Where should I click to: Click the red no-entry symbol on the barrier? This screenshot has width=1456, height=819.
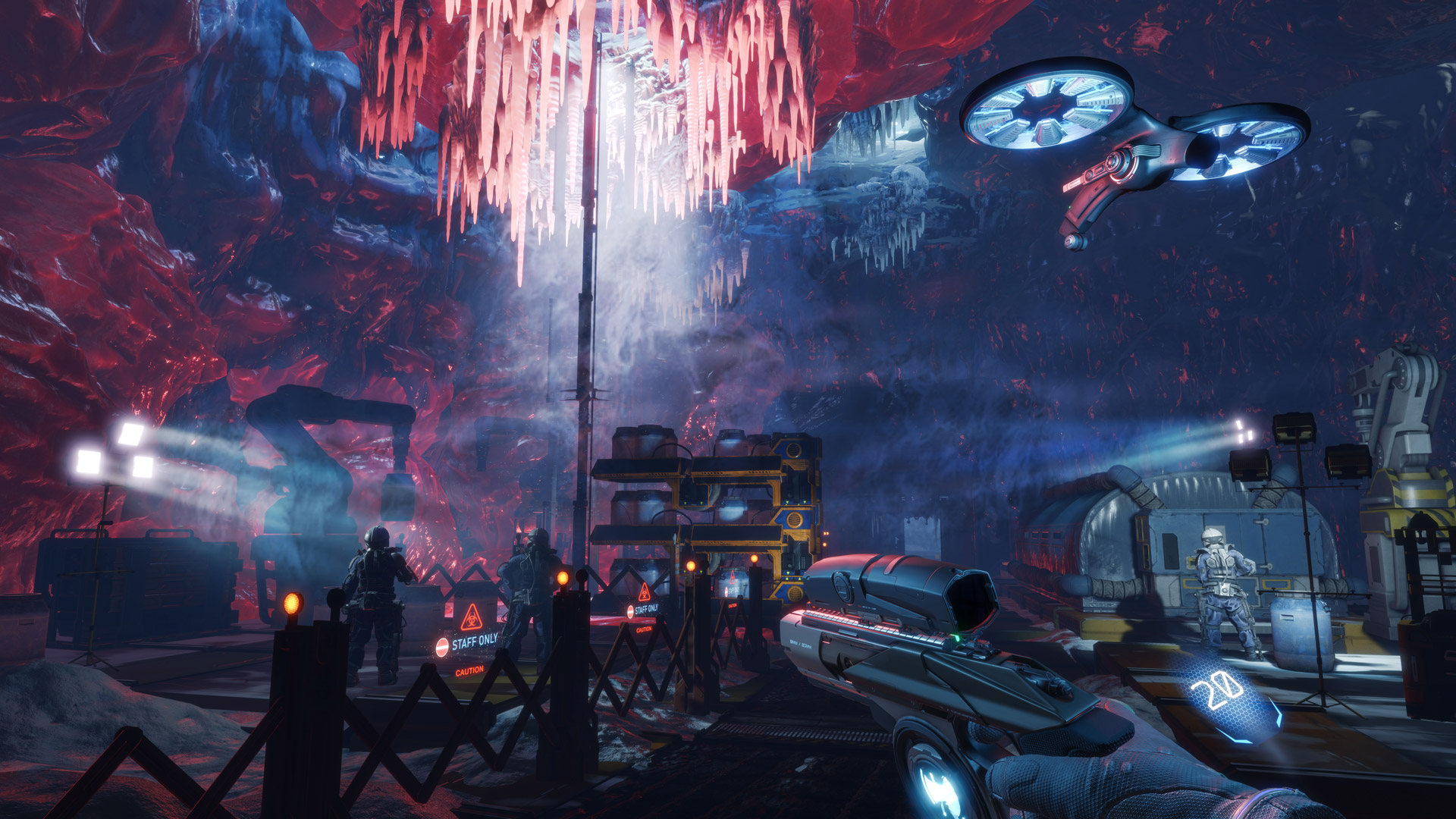pos(442,646)
